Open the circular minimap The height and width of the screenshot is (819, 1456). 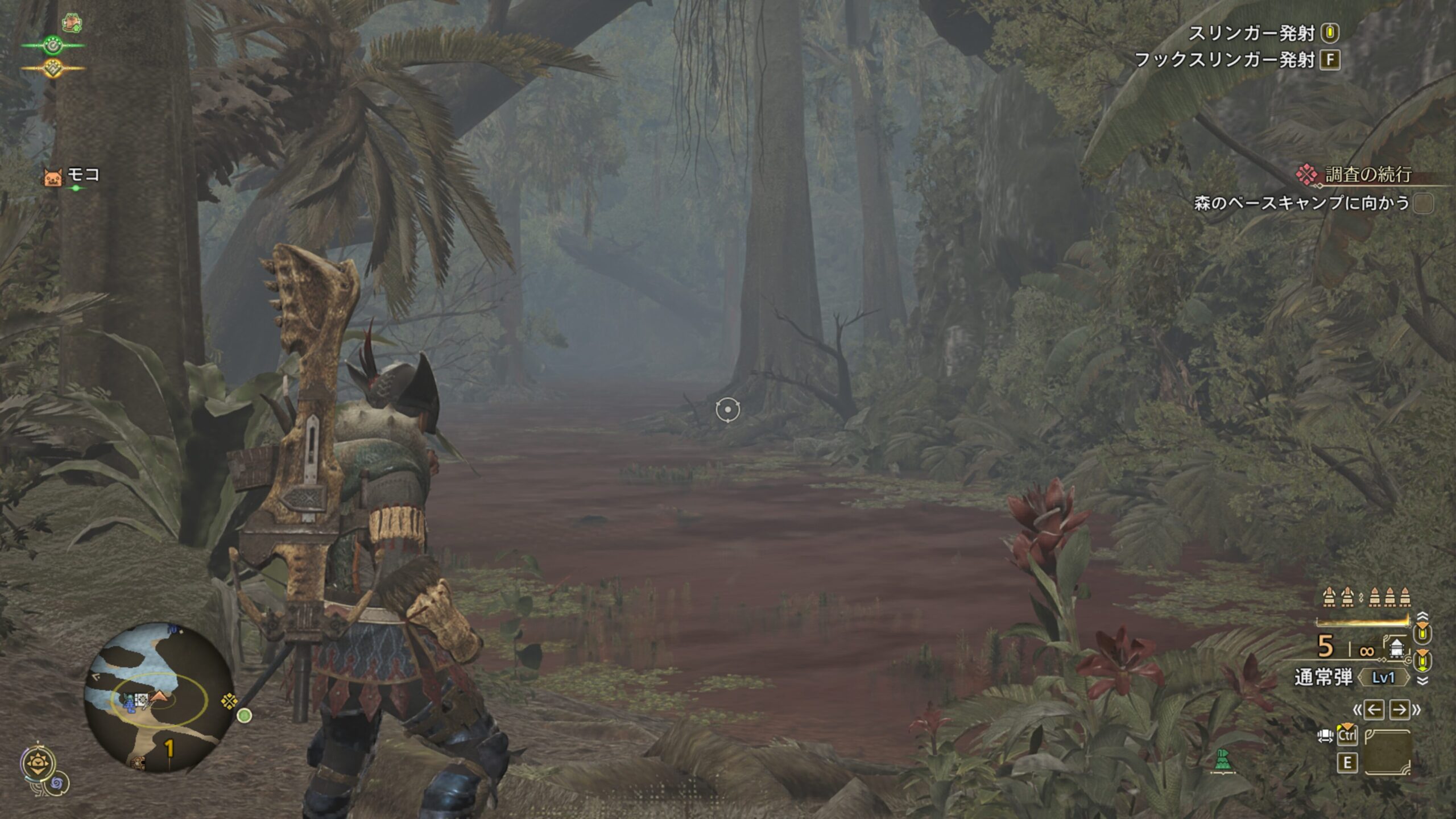click(158, 697)
